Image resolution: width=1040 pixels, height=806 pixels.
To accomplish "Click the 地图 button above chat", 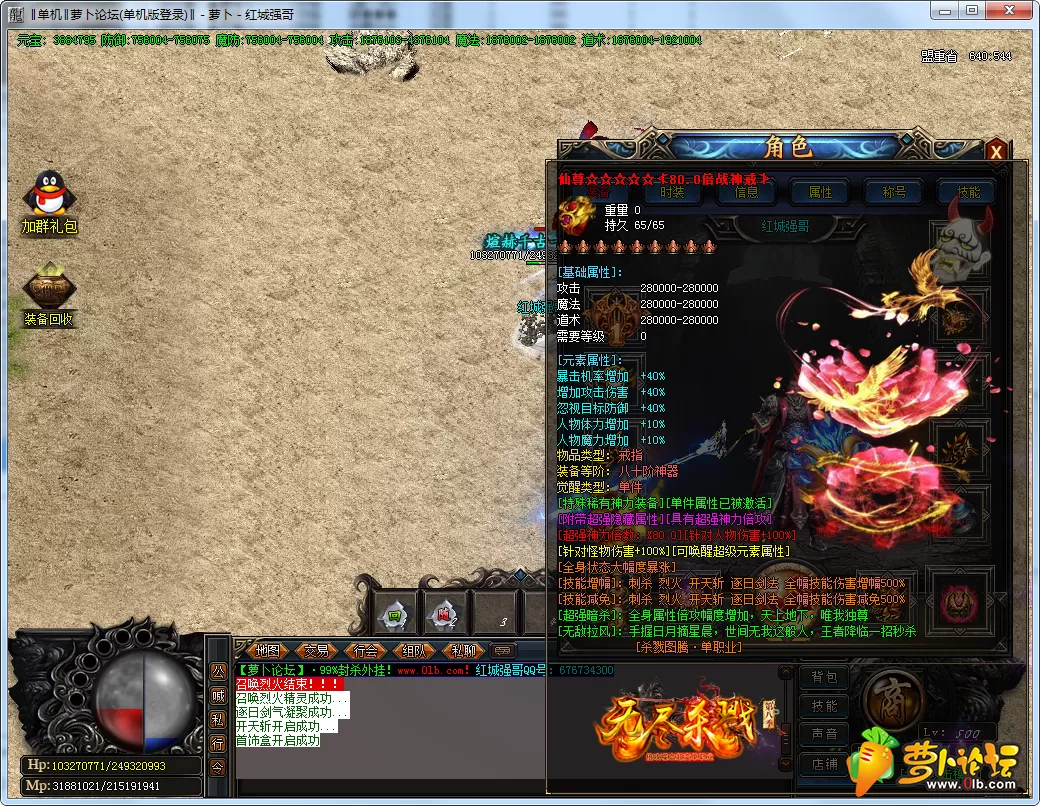I will 267,650.
